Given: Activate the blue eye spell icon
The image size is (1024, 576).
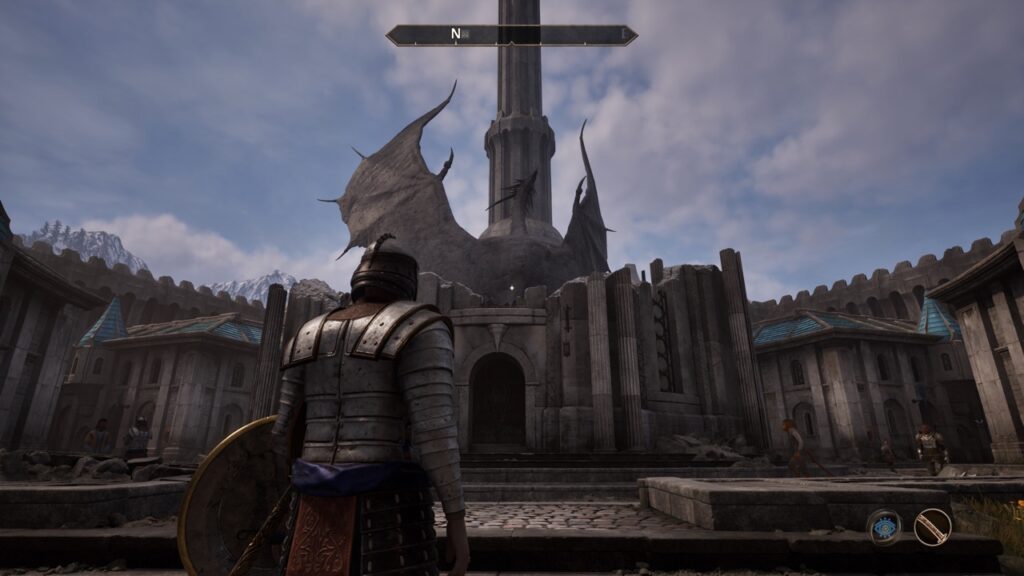Looking at the screenshot, I should click(883, 526).
